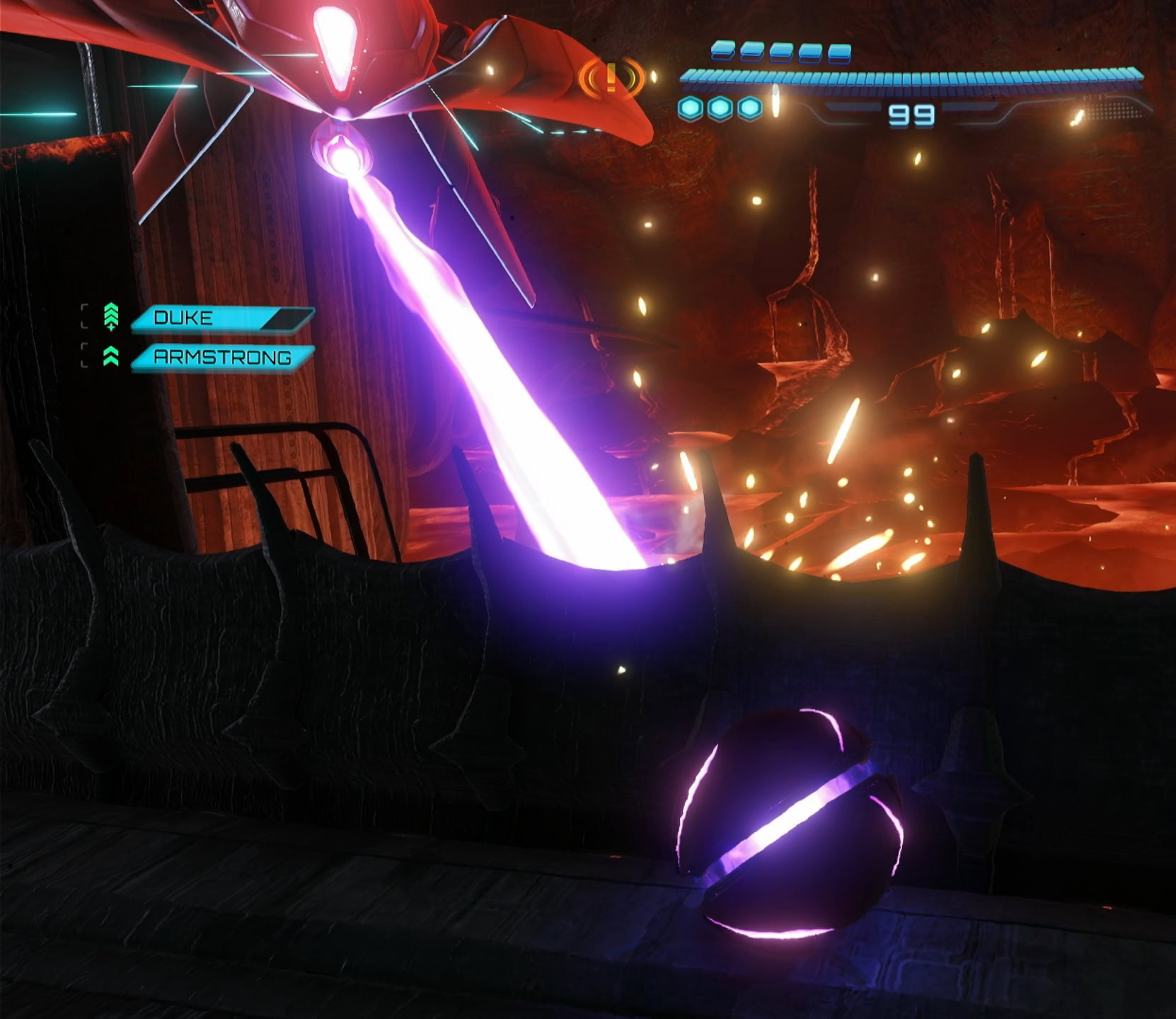Click the green rank chevrons beside DUKE
Image resolution: width=1176 pixels, height=1019 pixels.
tap(111, 317)
